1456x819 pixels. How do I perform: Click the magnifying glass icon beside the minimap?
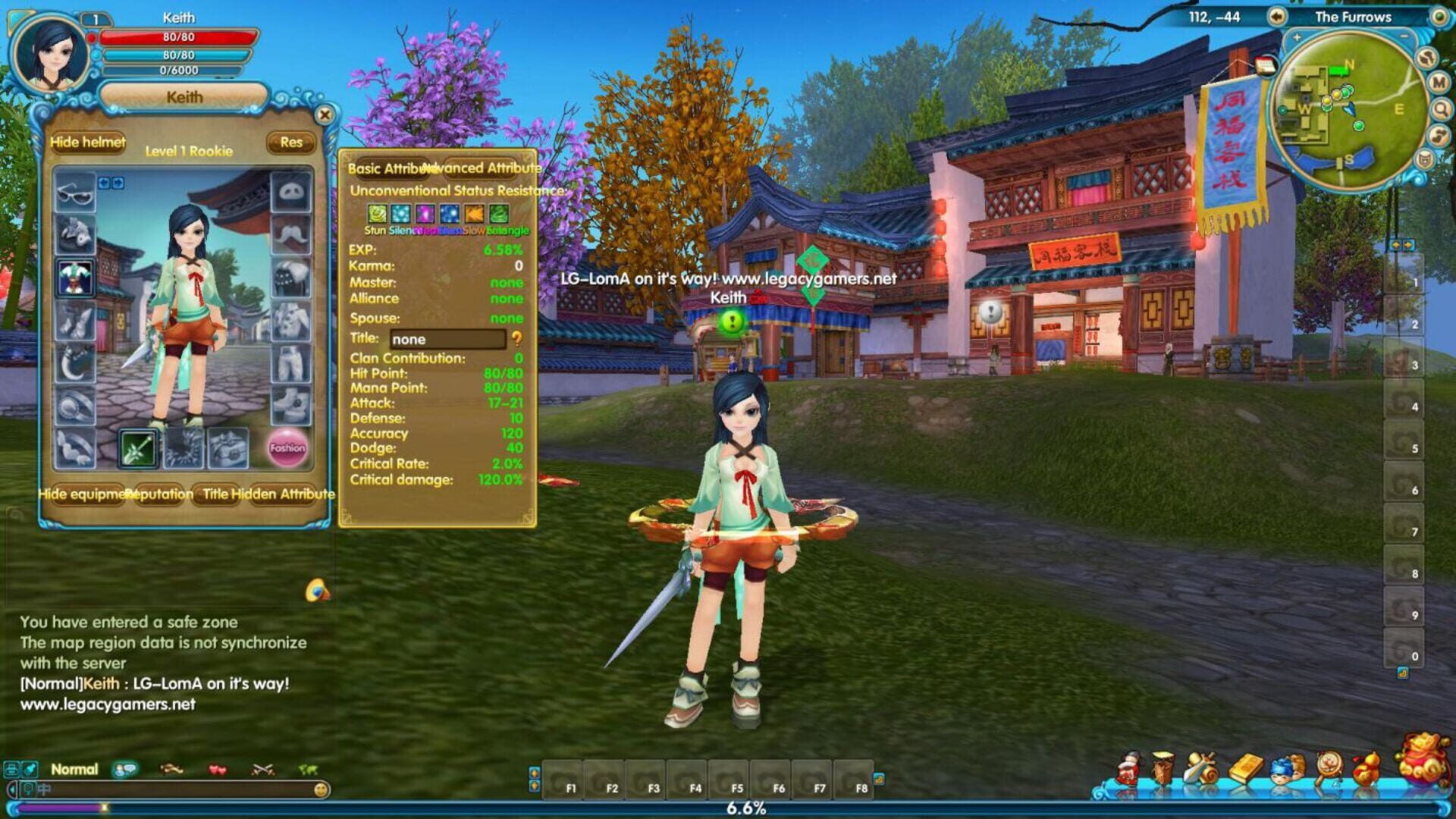pyautogui.click(x=1440, y=109)
